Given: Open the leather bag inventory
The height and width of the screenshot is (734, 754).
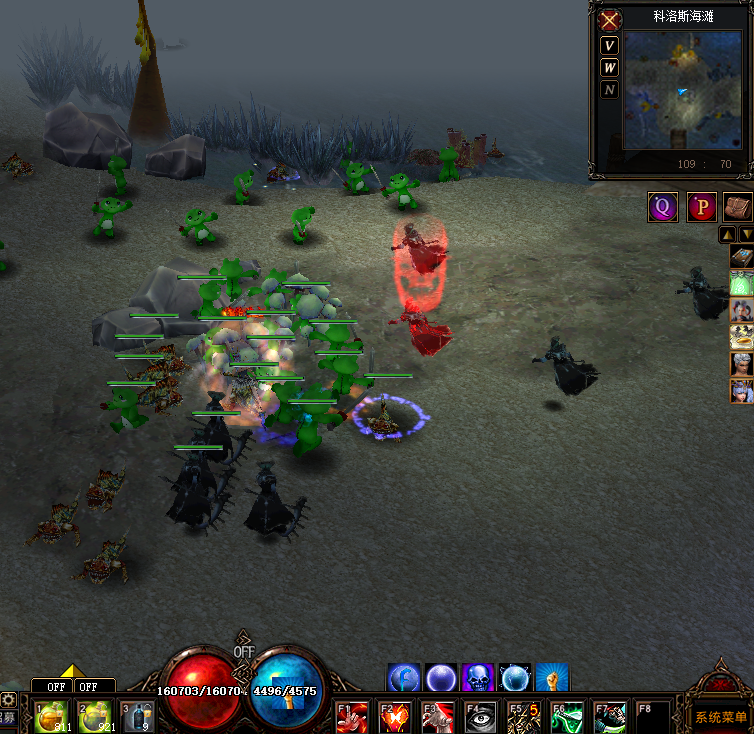Looking at the screenshot, I should pyautogui.click(x=738, y=207).
